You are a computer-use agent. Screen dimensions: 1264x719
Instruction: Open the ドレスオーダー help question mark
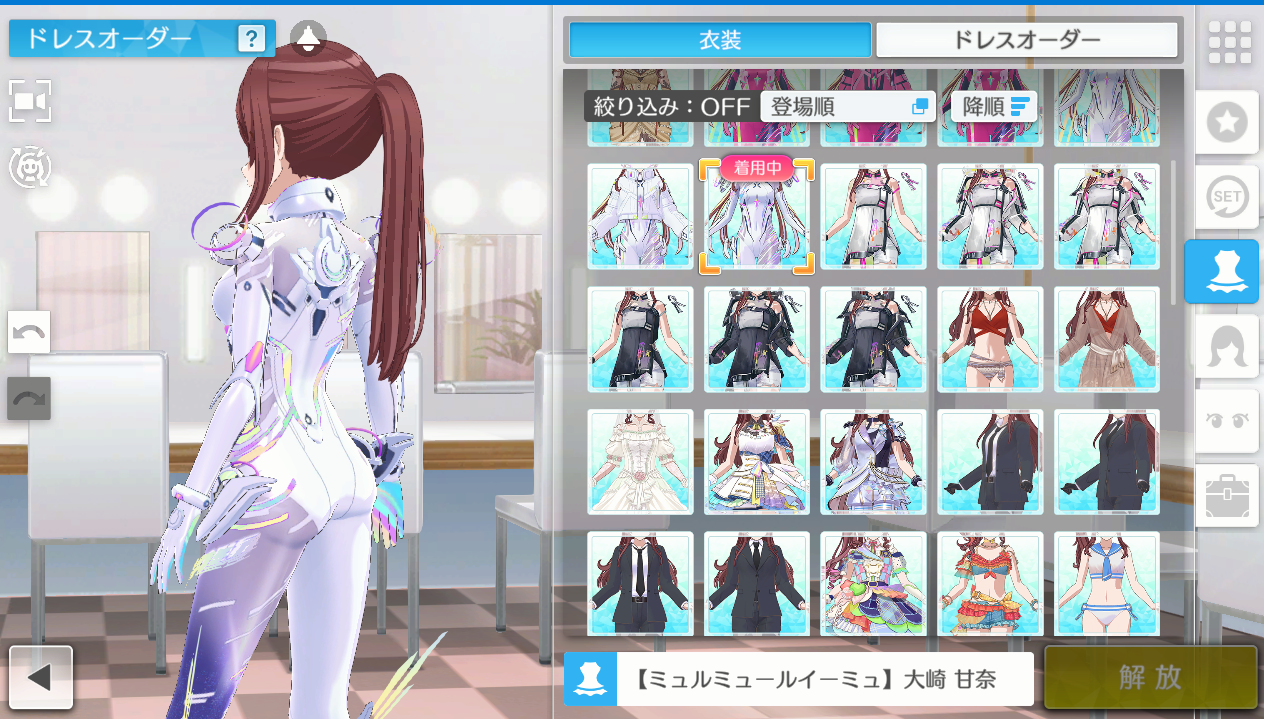tap(251, 39)
